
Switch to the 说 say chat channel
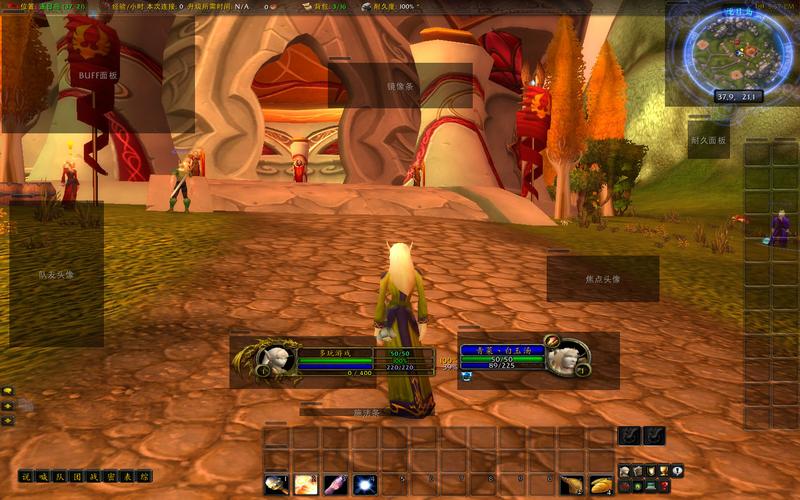[27, 476]
